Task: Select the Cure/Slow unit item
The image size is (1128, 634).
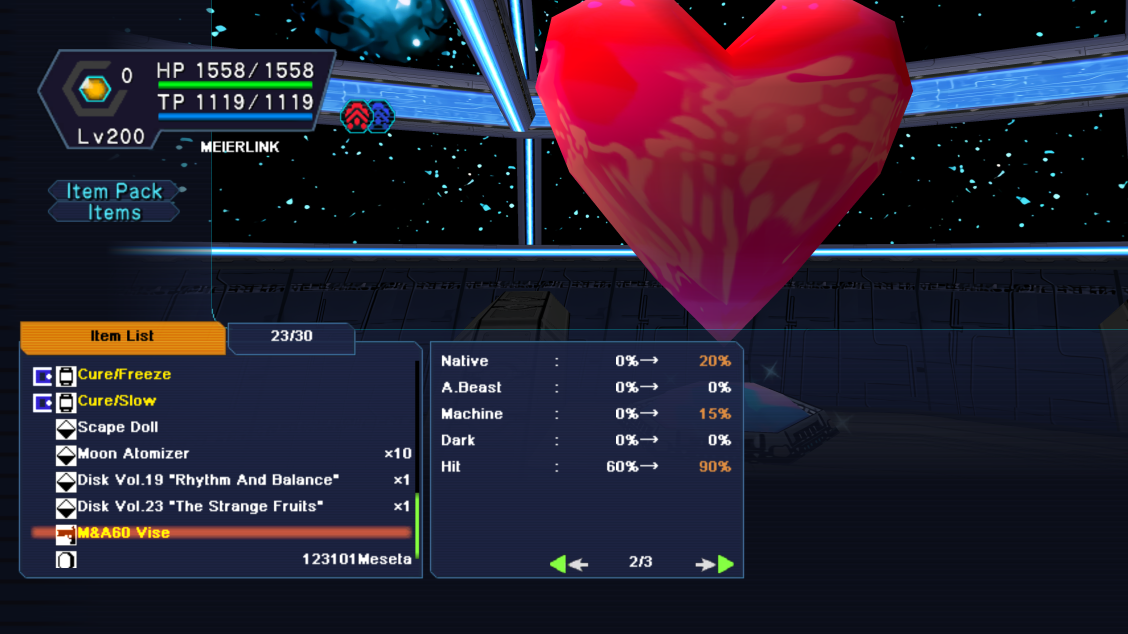Action: pos(117,401)
